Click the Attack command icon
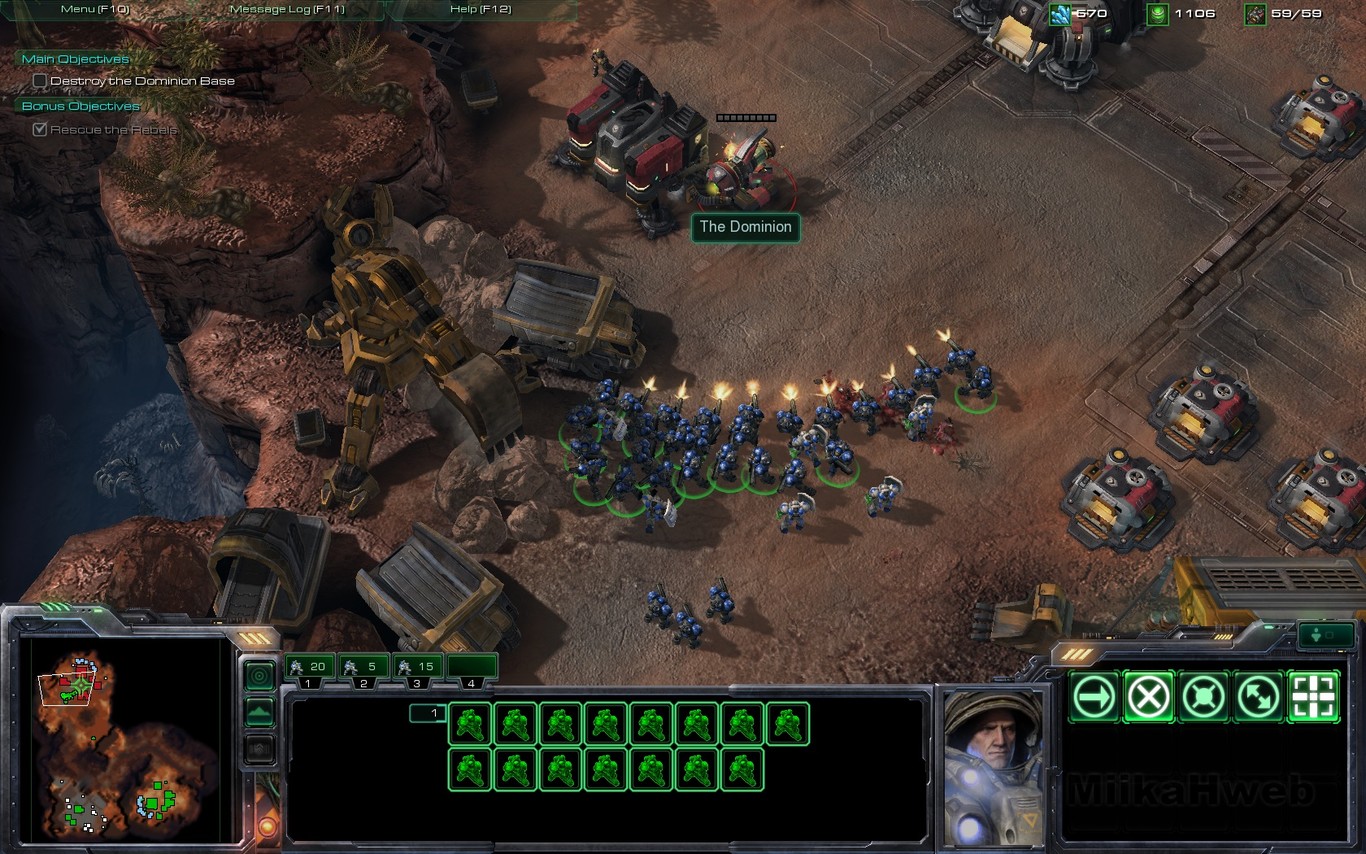The image size is (1366, 854). (x=1314, y=697)
